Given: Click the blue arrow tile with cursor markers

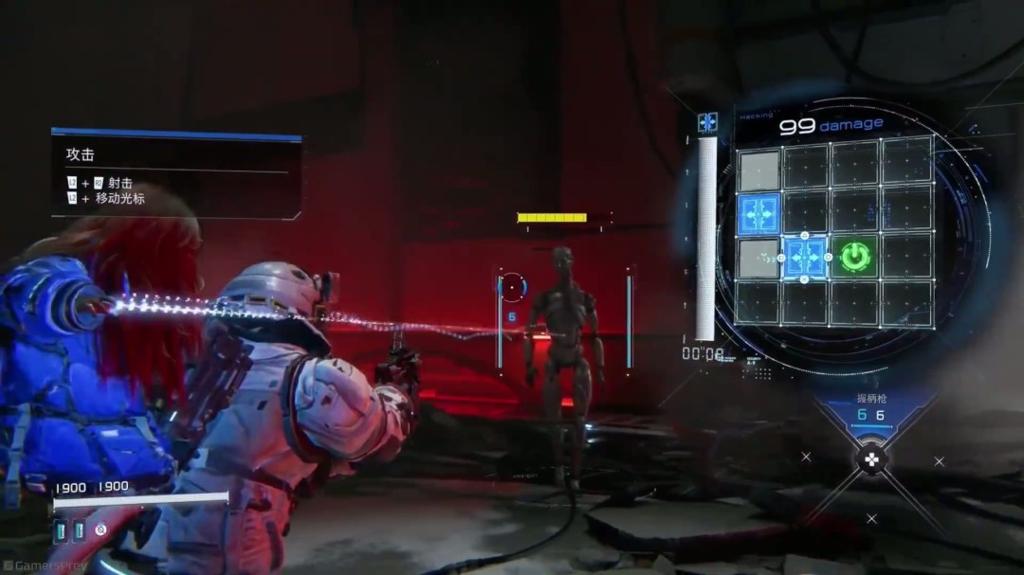Looking at the screenshot, I should pos(805,257).
